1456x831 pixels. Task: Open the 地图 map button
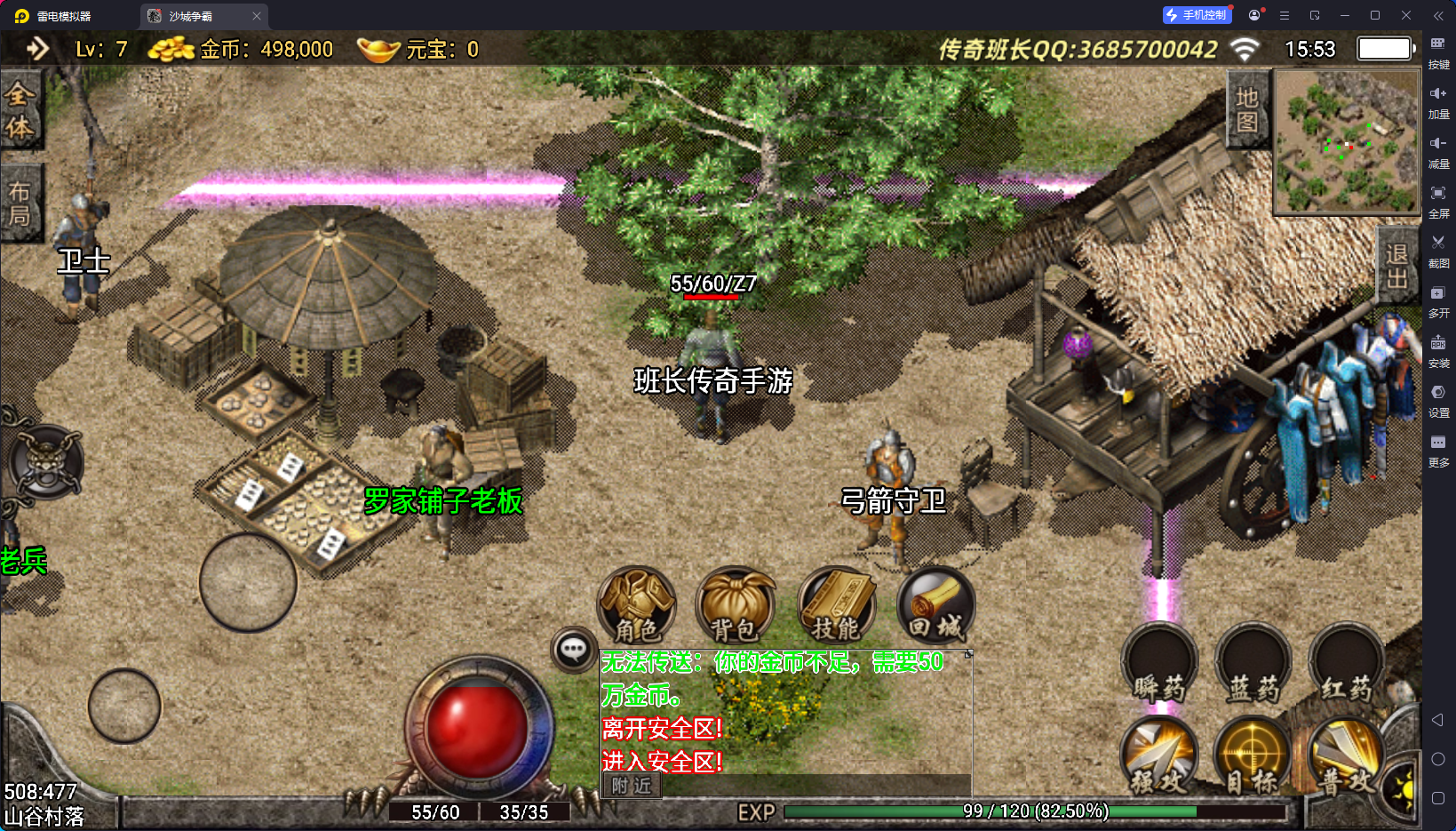1247,109
